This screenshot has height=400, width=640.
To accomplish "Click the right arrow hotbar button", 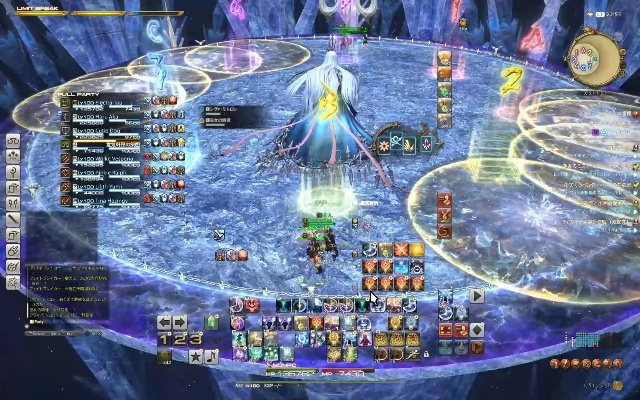I will coord(180,322).
